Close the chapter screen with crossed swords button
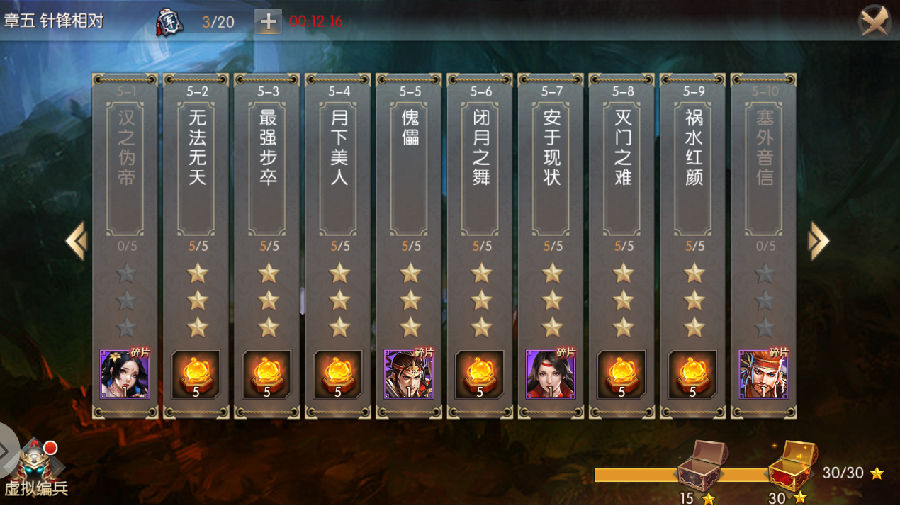The image size is (900, 505). click(x=875, y=21)
